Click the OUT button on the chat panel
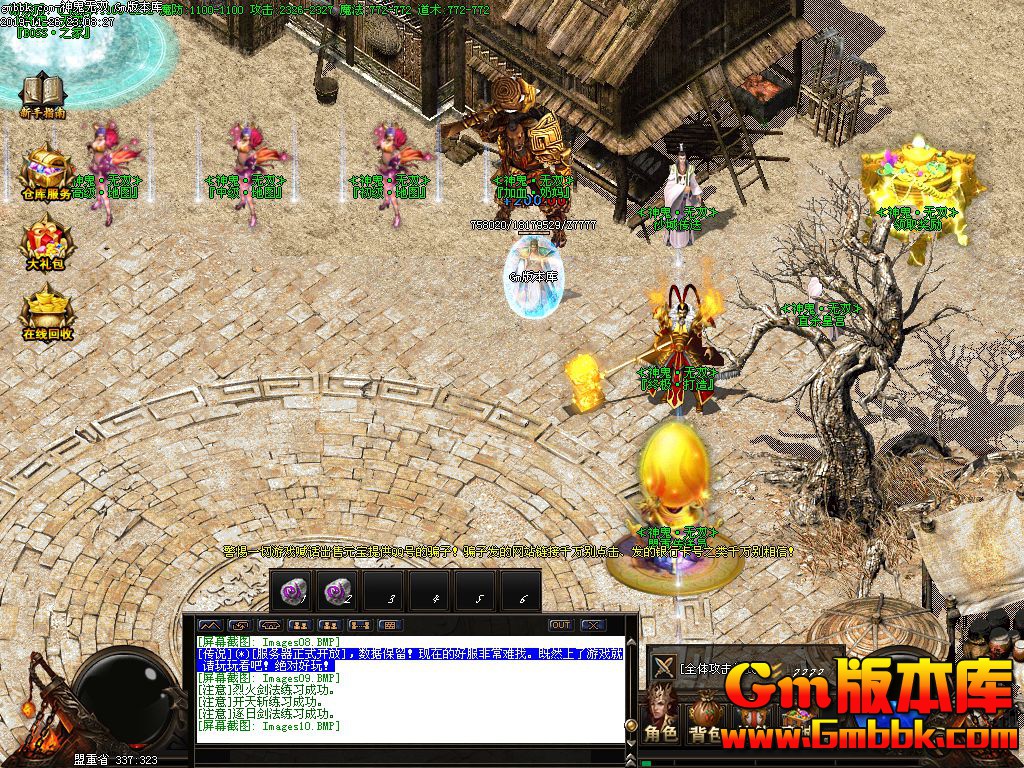 pyautogui.click(x=561, y=625)
